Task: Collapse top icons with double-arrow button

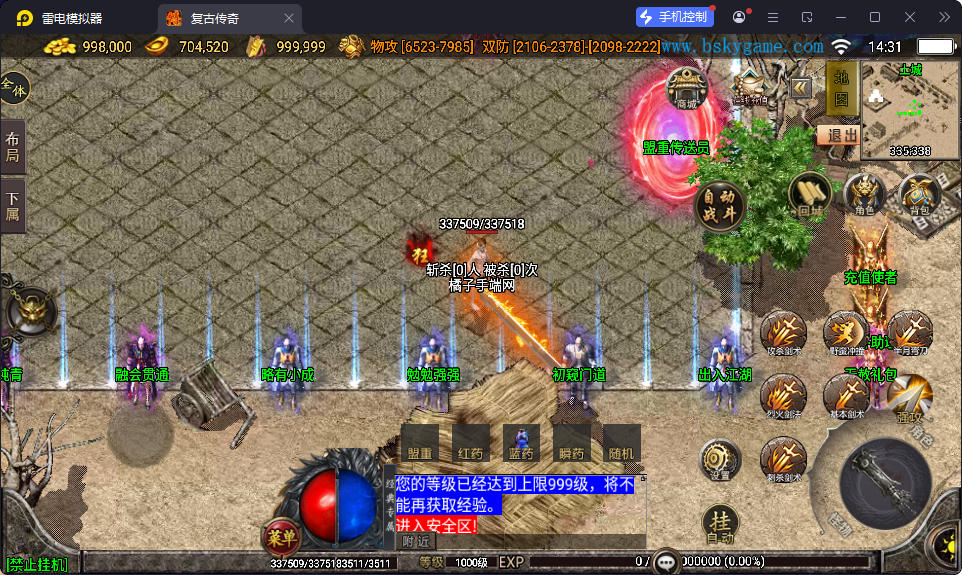Action: 800,88
